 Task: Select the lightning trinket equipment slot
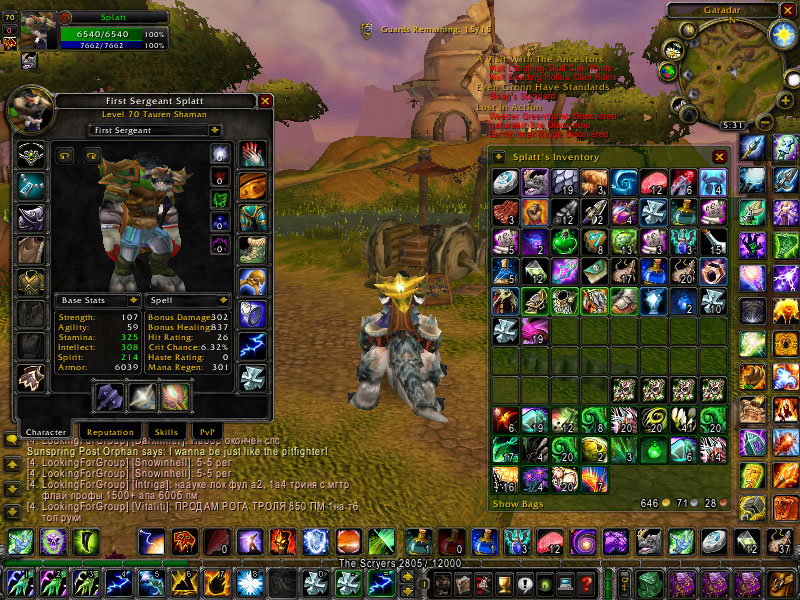[x=251, y=345]
